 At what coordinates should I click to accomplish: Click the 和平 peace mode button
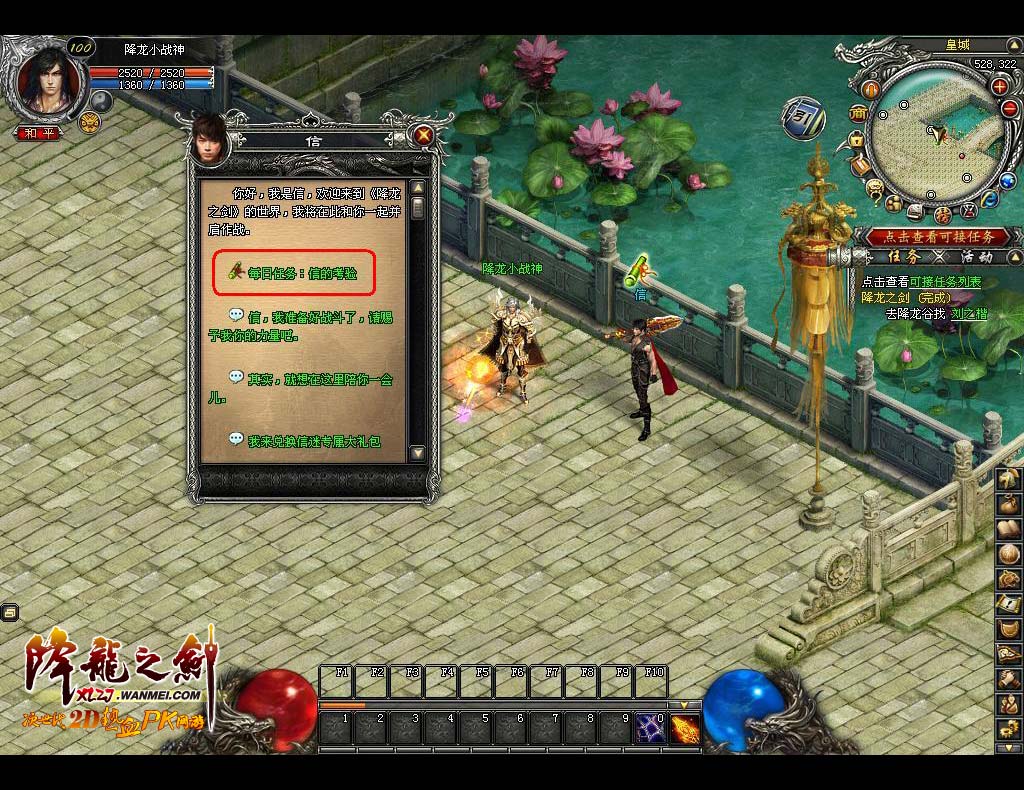pyautogui.click(x=41, y=133)
